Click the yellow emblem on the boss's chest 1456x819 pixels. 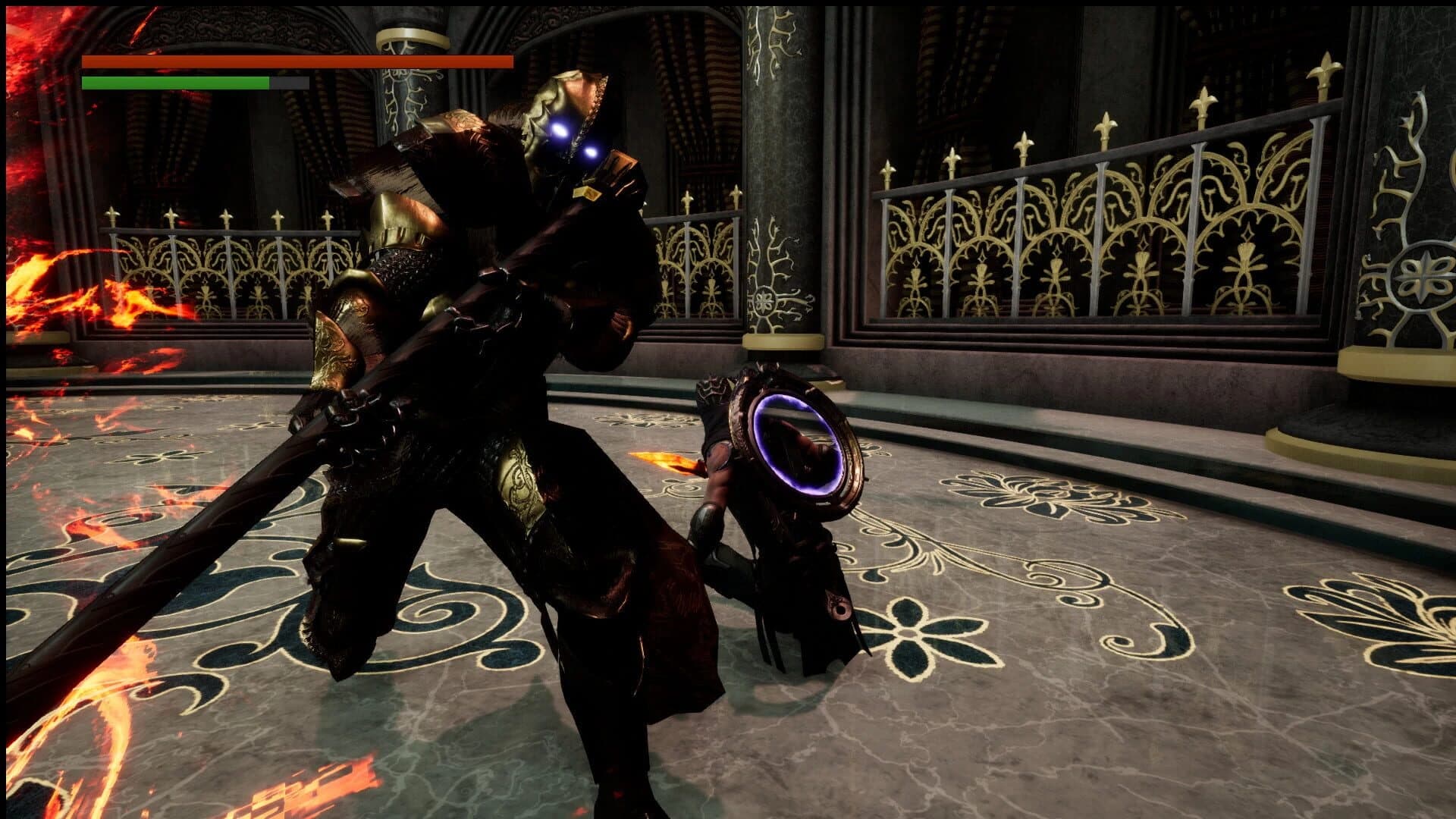[585, 194]
